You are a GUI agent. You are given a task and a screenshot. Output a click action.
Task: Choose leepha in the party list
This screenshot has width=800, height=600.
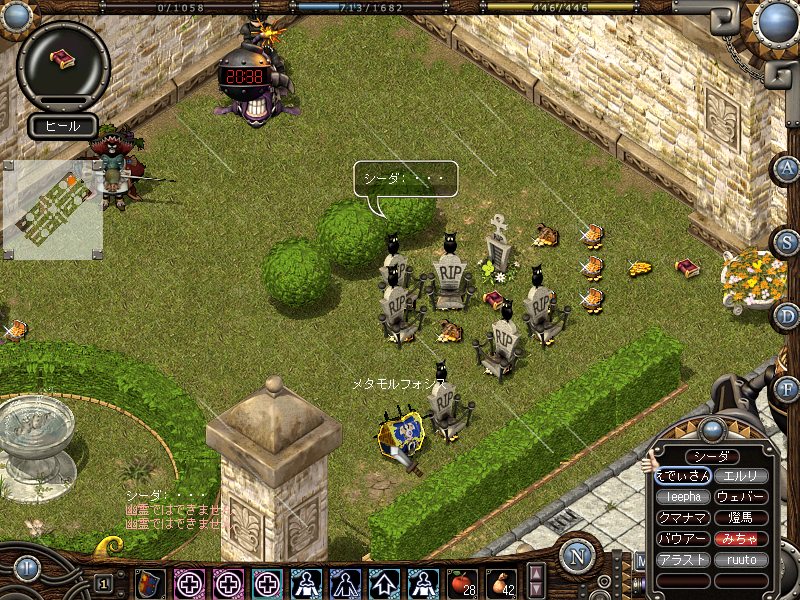click(x=683, y=497)
